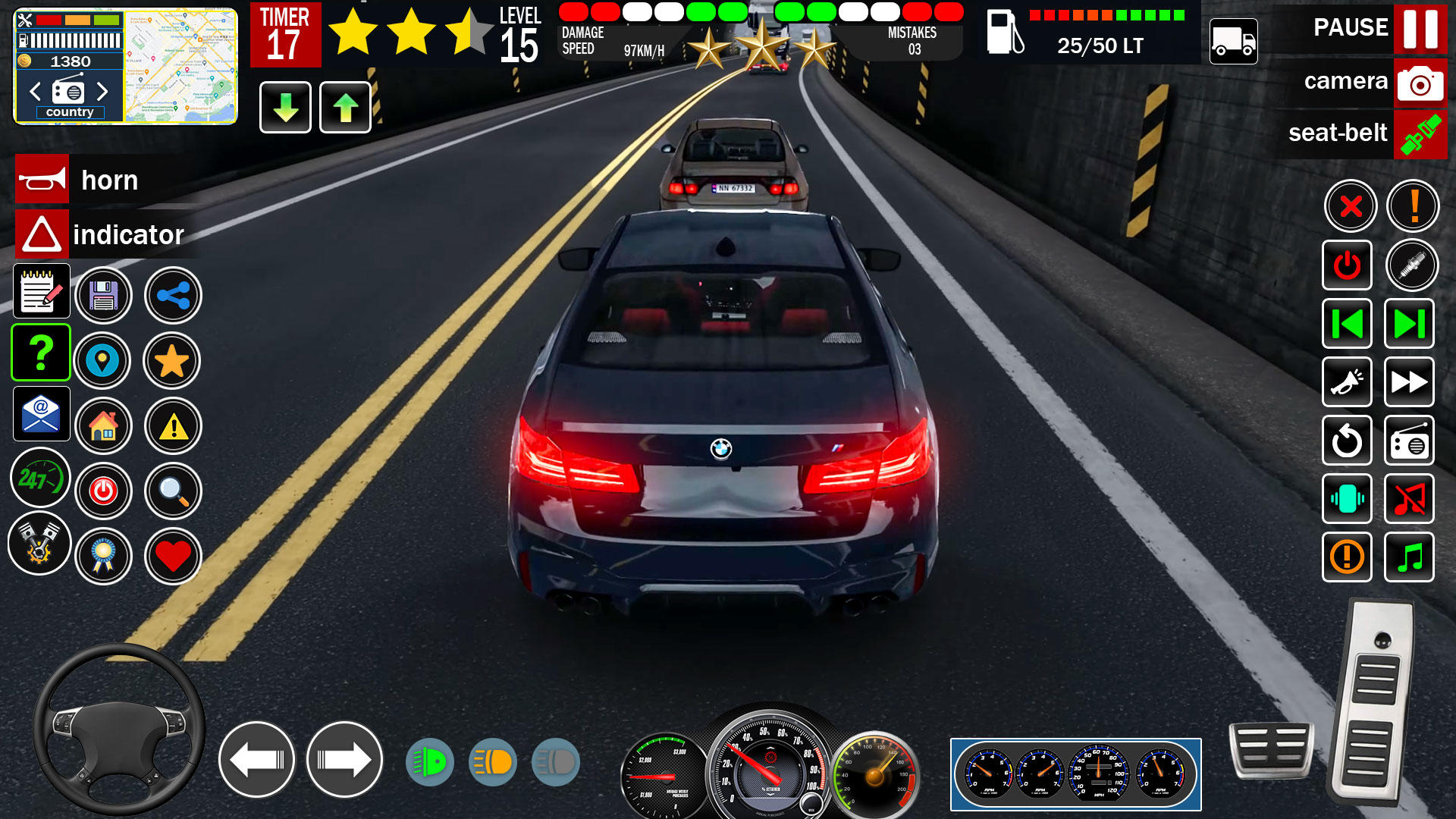Click the map location pin icon
This screenshot has width=1456, height=819.
(104, 362)
